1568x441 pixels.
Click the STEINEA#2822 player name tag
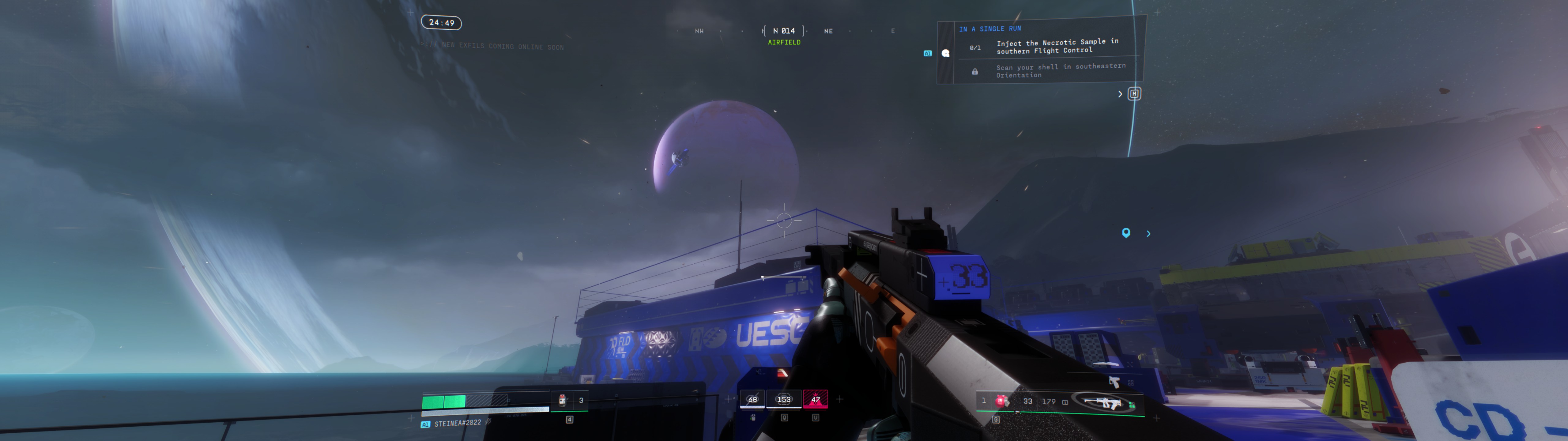457,423
